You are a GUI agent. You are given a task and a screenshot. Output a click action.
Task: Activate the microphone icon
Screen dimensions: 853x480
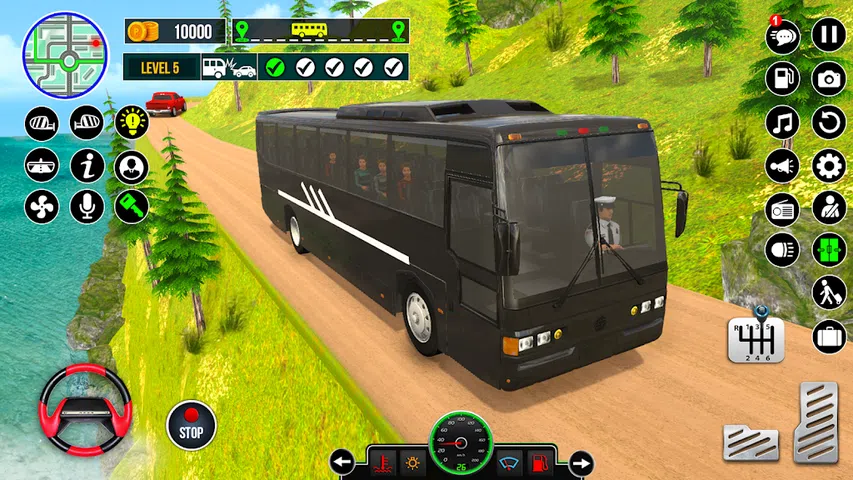[x=87, y=206]
